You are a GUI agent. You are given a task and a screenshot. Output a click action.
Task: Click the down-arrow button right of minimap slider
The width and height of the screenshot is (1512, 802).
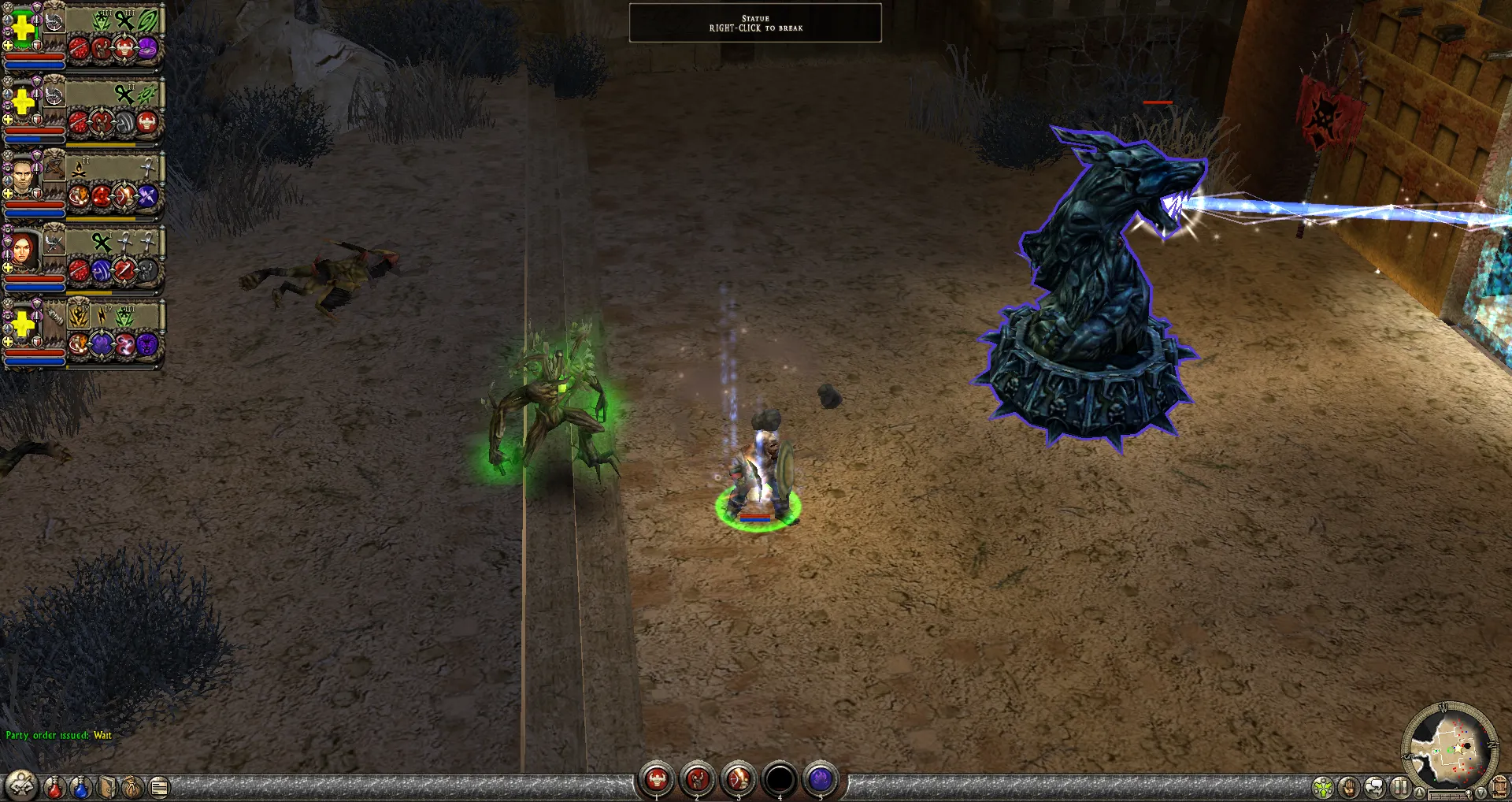point(1481,793)
